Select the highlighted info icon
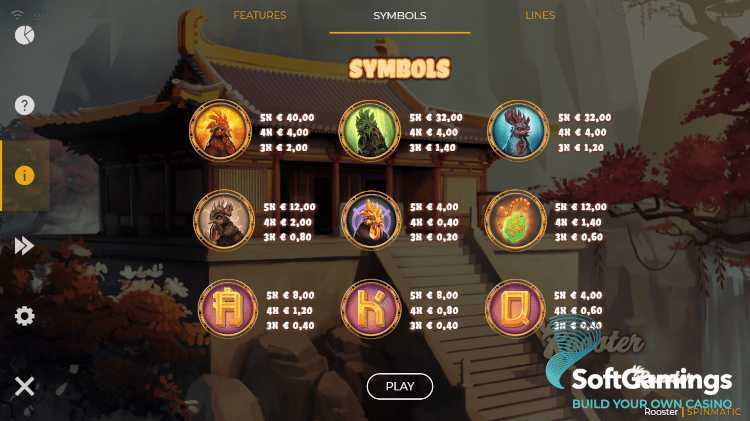This screenshot has height=421, width=750. (25, 175)
